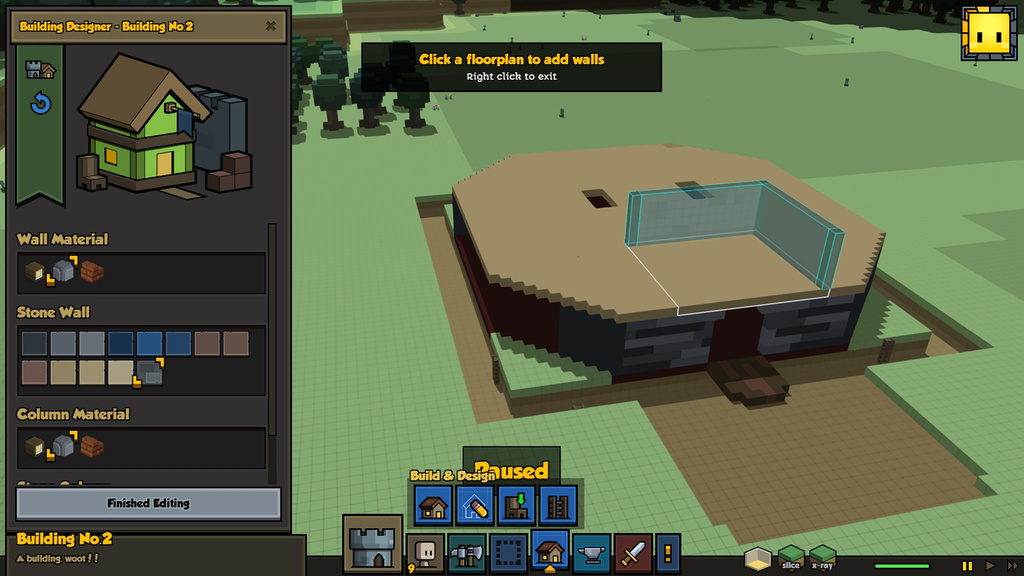Open the sword combat menu
The height and width of the screenshot is (576, 1024).
click(633, 552)
